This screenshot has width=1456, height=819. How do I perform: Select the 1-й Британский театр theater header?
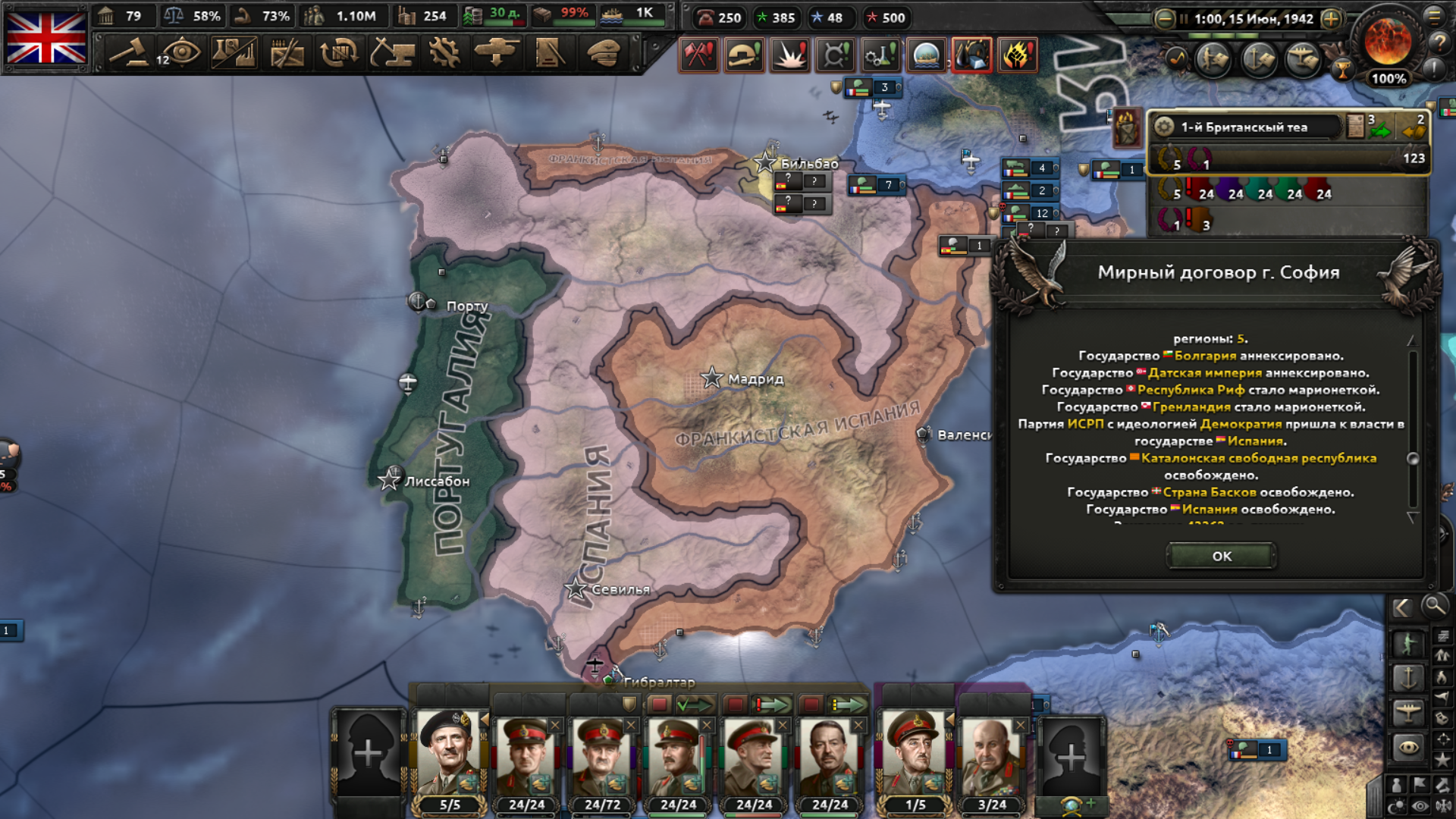pyautogui.click(x=1244, y=127)
